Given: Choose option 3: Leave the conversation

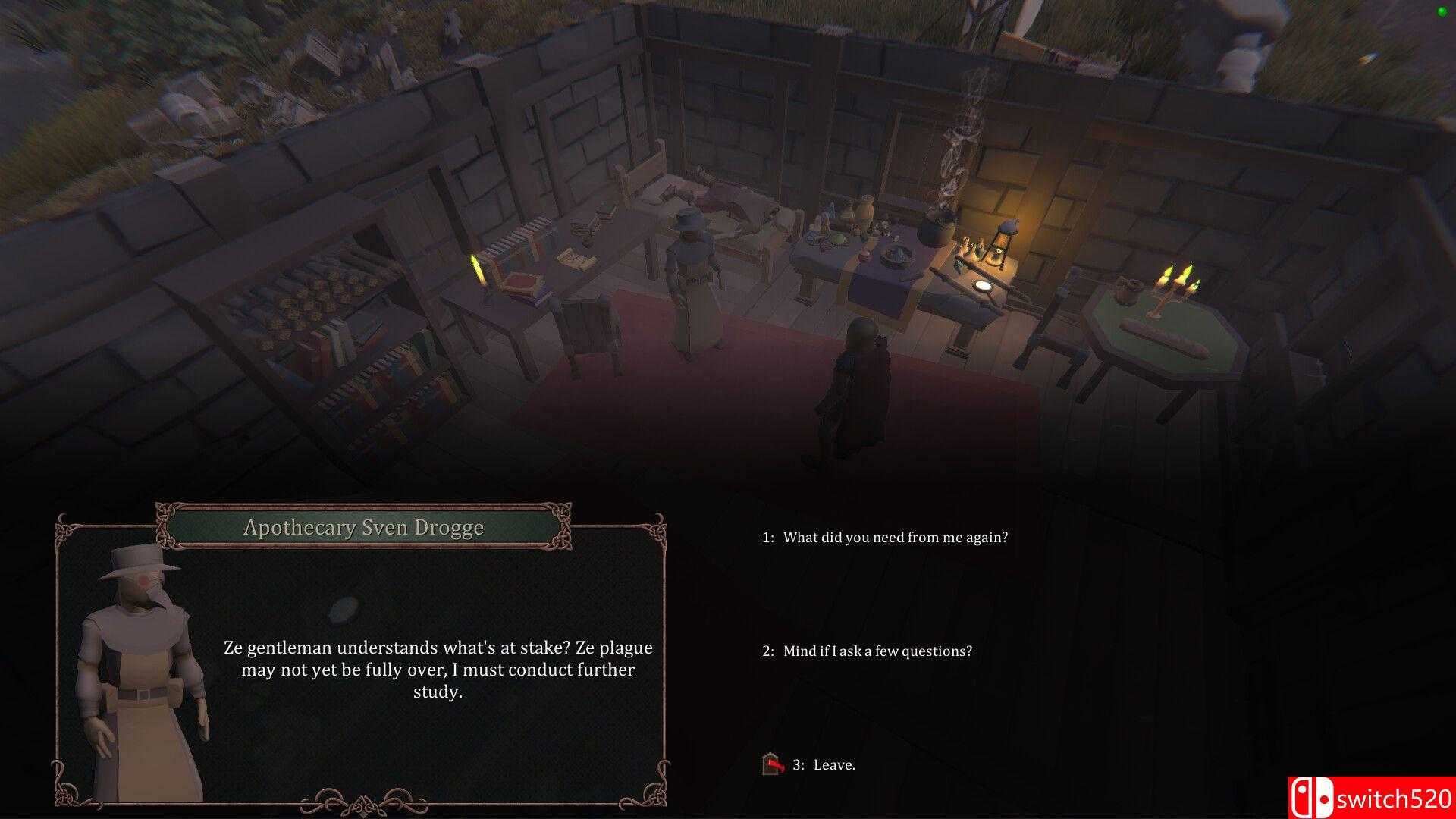Looking at the screenshot, I should [x=824, y=765].
